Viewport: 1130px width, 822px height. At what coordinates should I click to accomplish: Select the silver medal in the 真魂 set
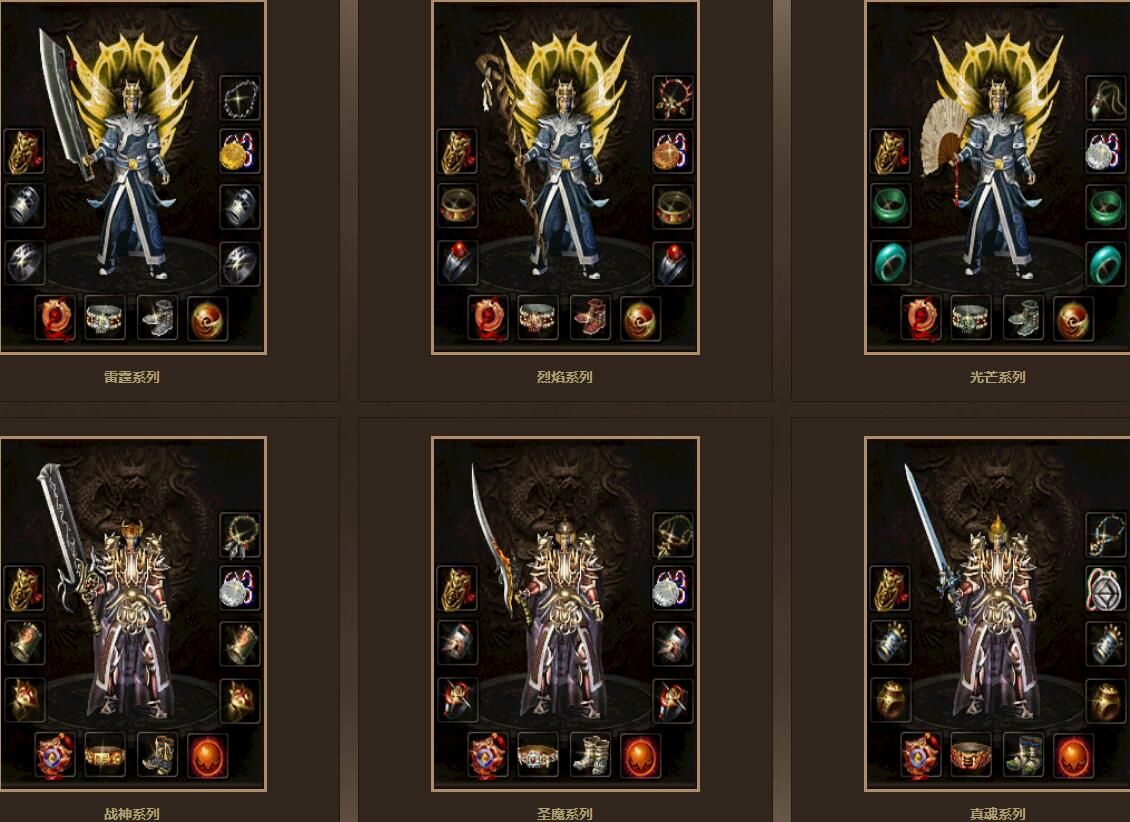1106,589
